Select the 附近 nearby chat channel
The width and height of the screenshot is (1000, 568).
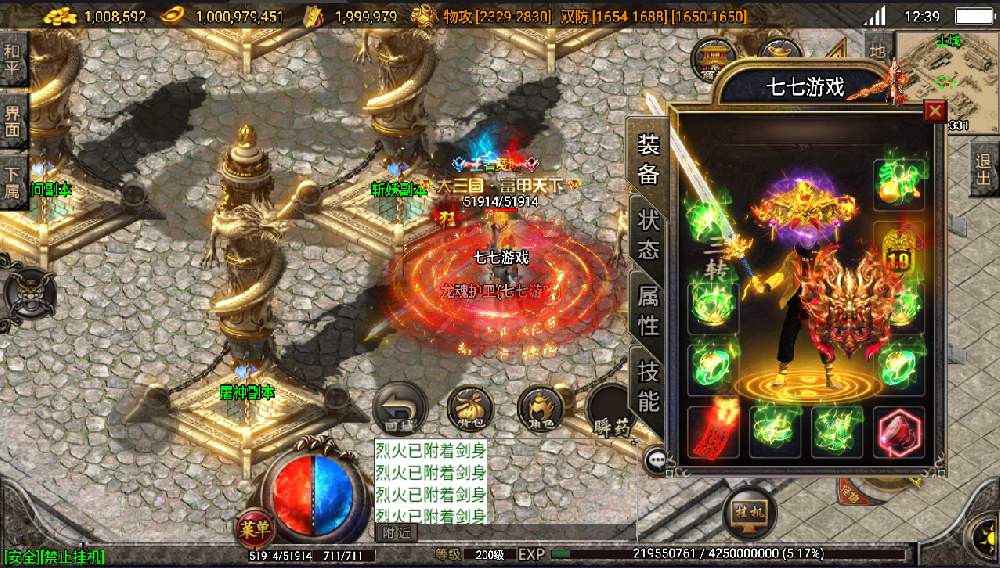coord(397,534)
